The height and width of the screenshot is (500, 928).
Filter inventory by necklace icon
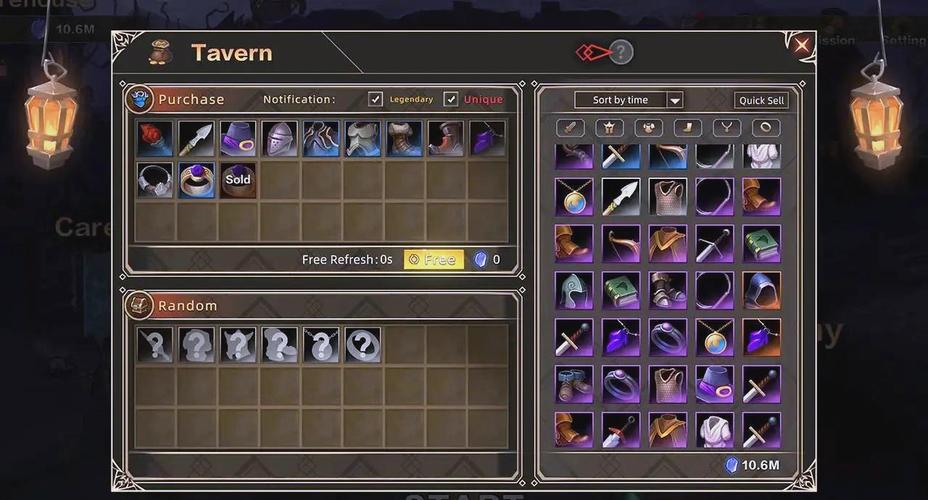(726, 128)
